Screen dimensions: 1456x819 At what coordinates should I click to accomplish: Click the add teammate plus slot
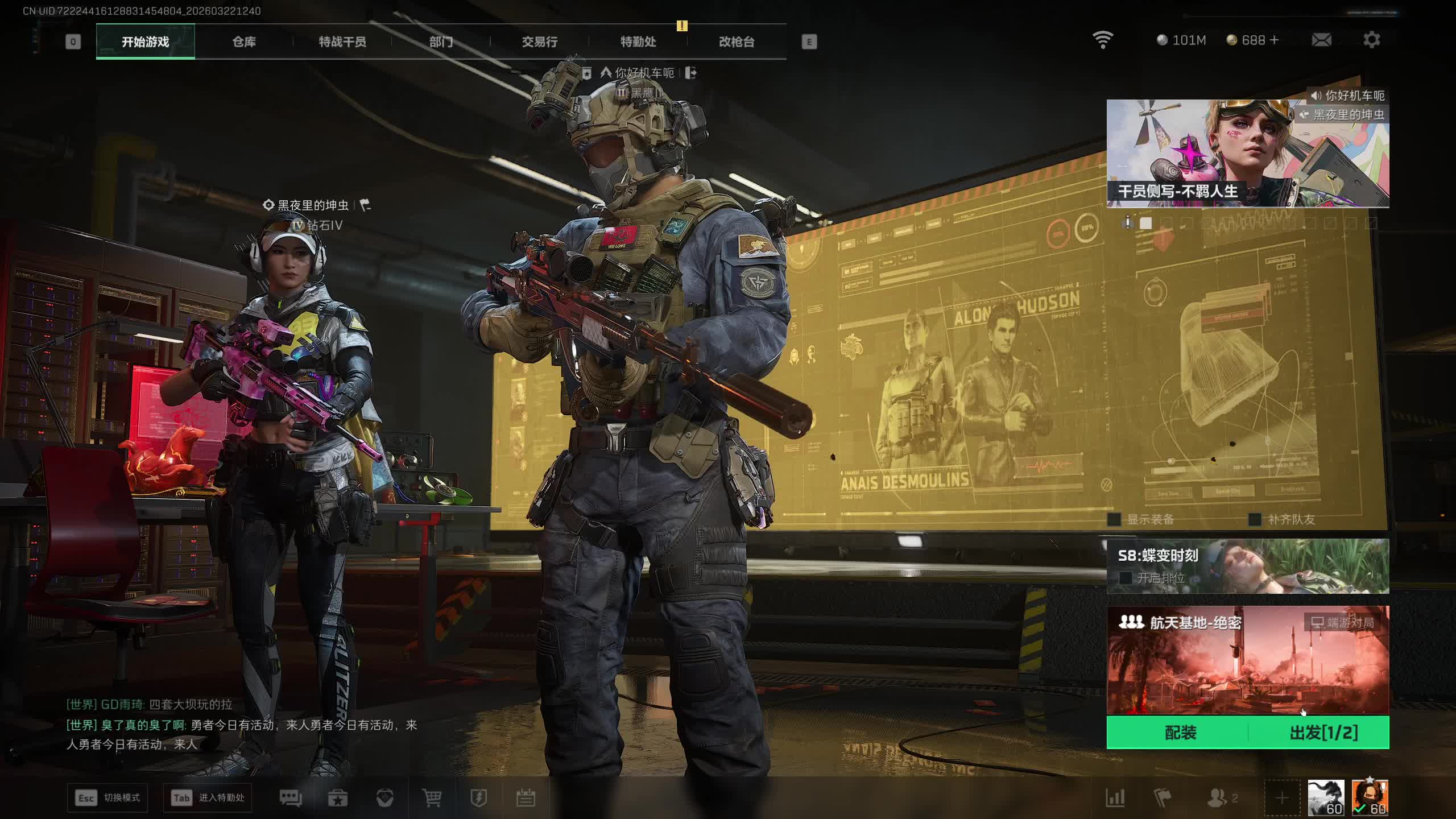pos(1282,798)
